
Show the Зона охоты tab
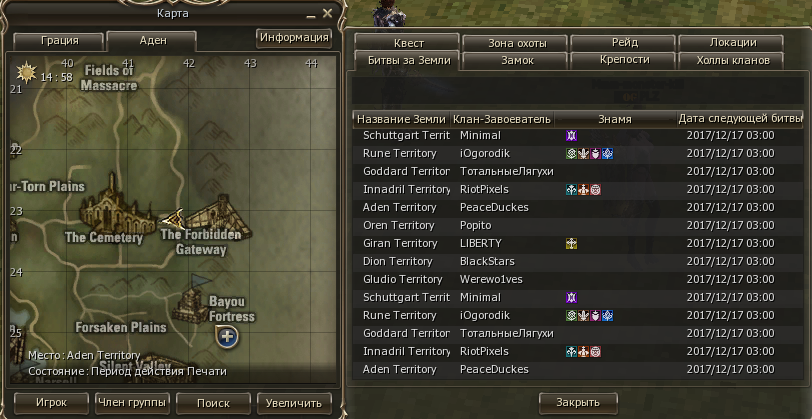[516, 43]
